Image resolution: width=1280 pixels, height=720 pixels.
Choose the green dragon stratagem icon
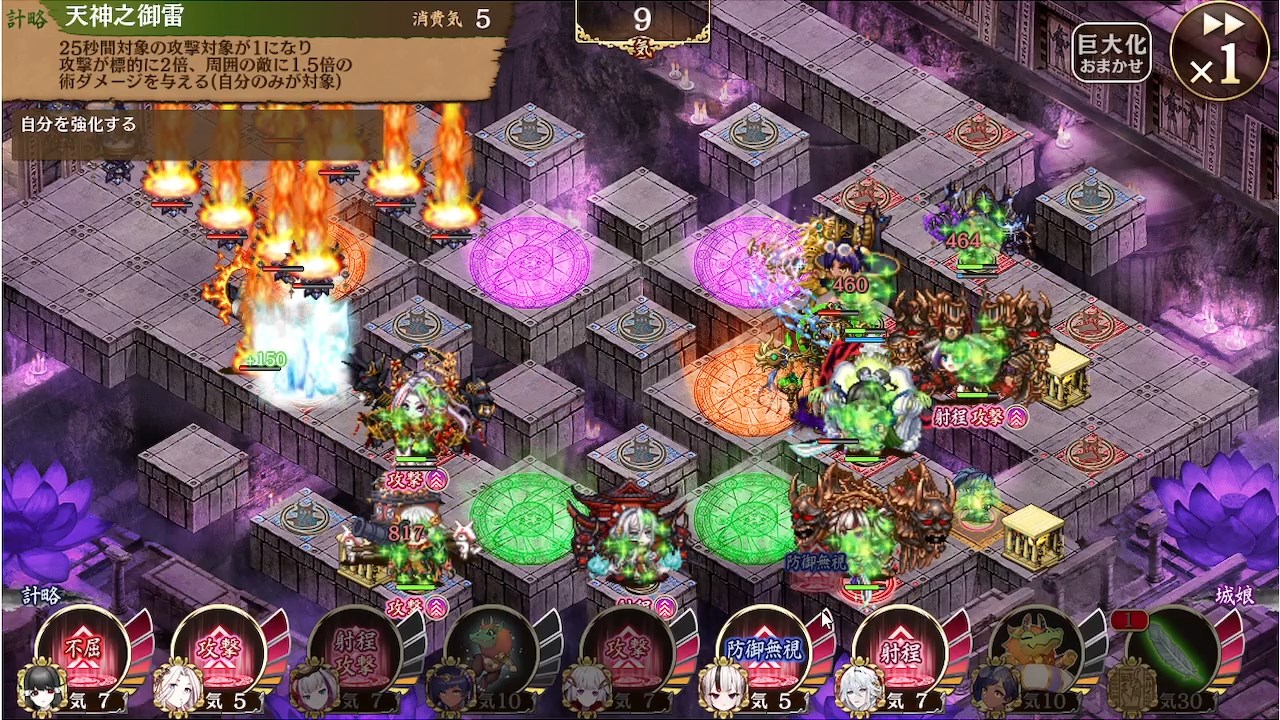(491, 650)
